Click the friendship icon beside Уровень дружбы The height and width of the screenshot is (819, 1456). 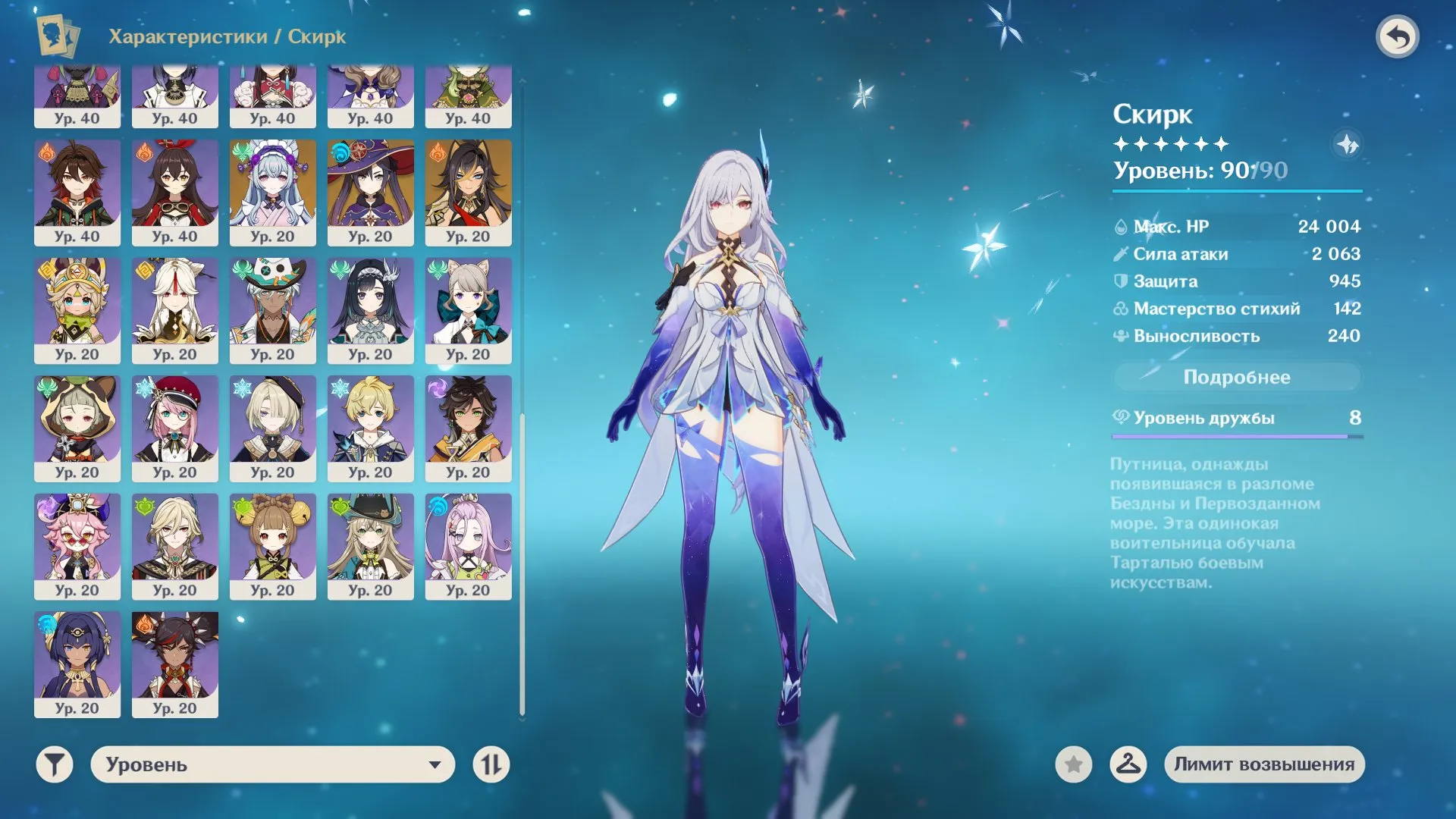coord(1122,416)
